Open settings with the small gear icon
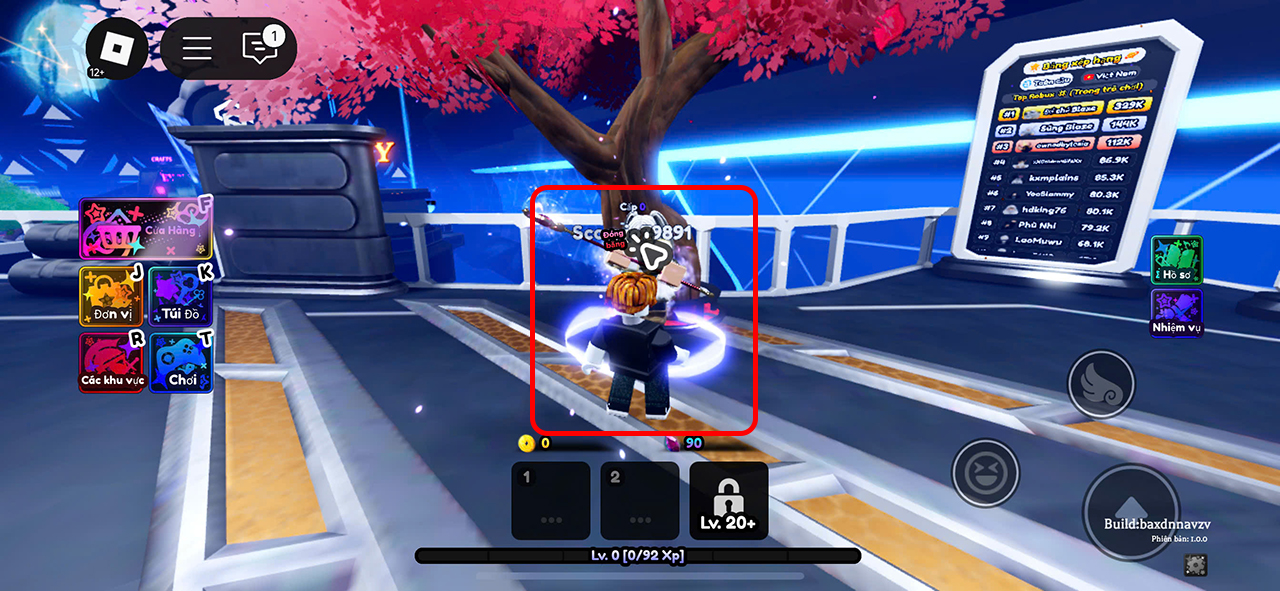Viewport: 1280px width, 591px height. tap(1194, 565)
